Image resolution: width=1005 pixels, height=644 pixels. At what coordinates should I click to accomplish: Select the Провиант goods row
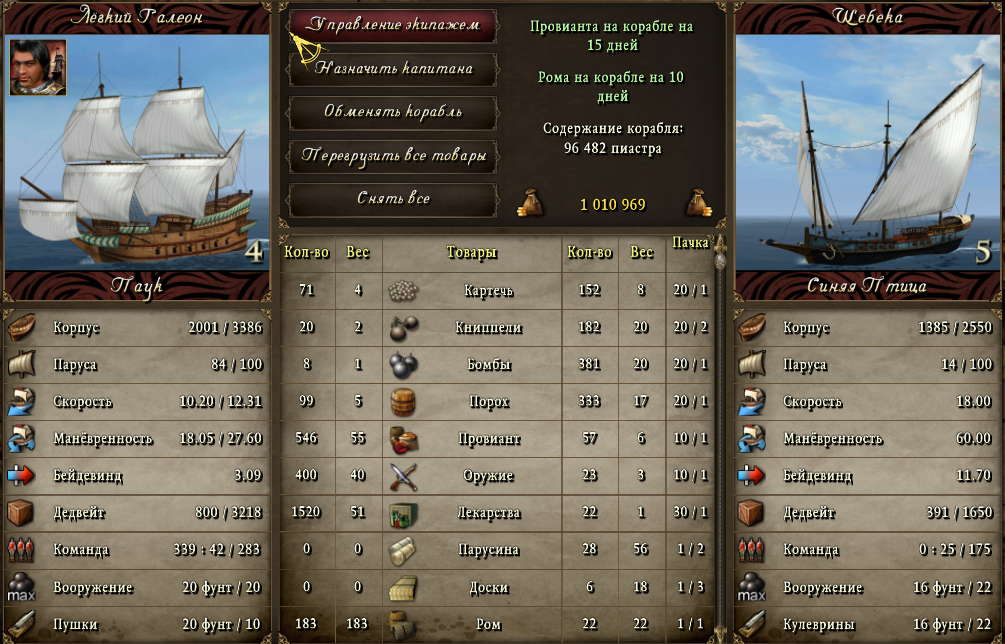[488, 439]
